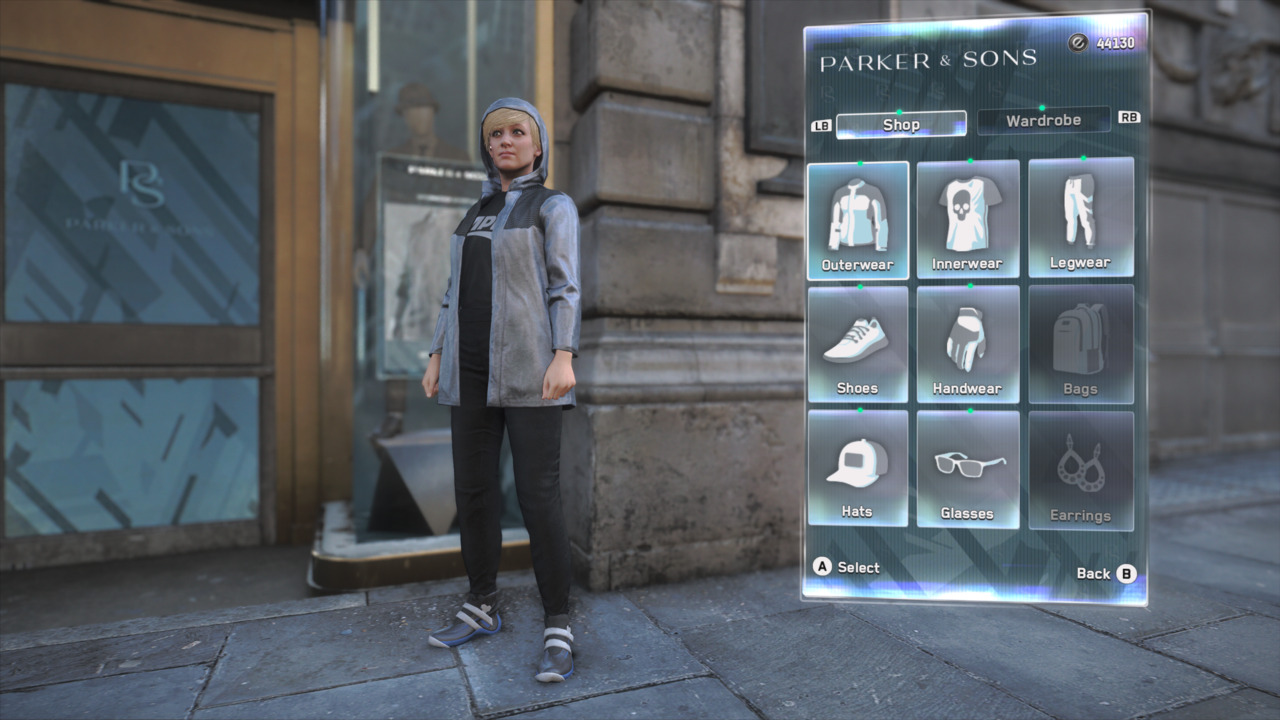This screenshot has height=720, width=1280.
Task: Open the Innerwear skull t-shirt category
Action: coord(968,215)
